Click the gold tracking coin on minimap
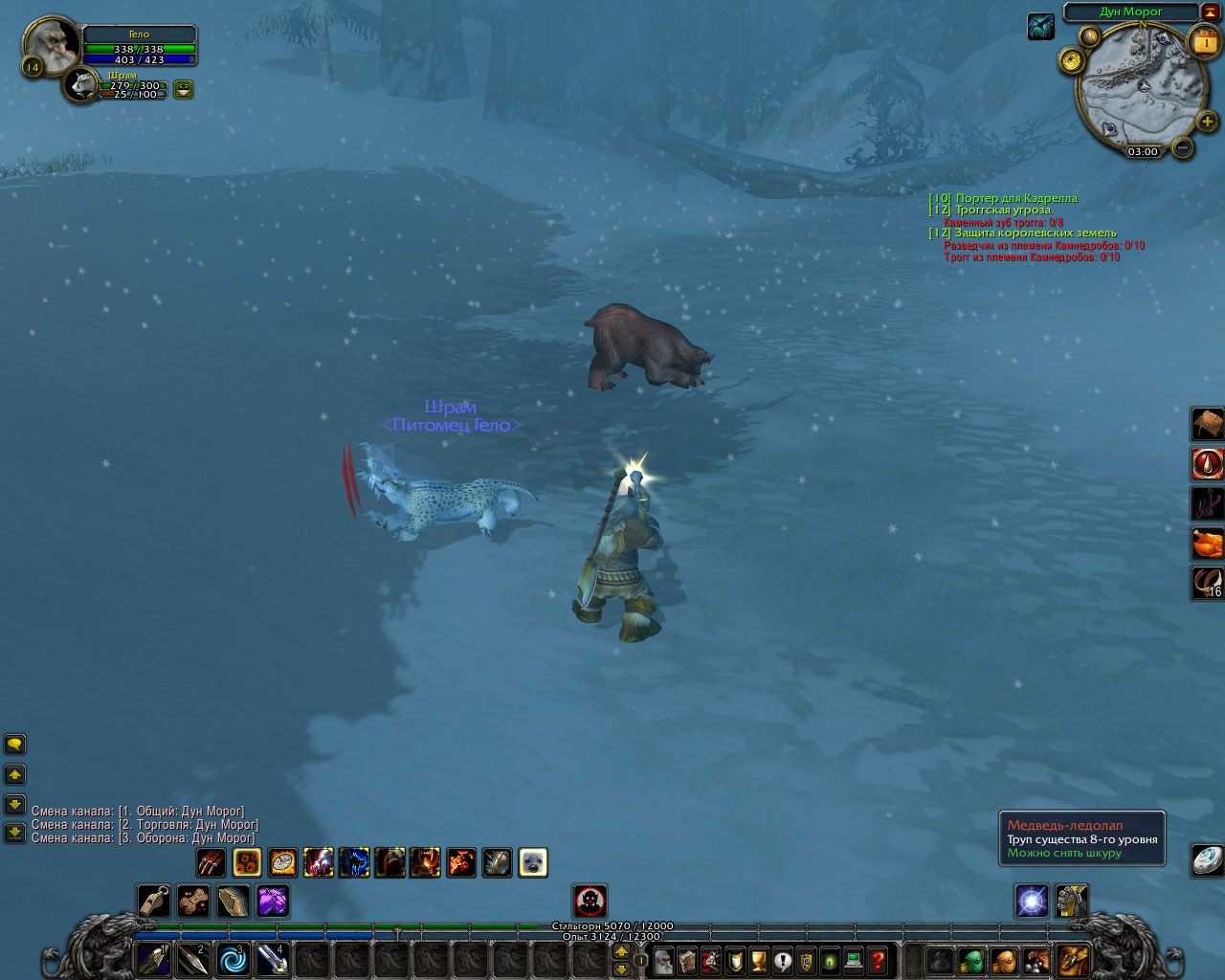This screenshot has height=980, width=1225. [1070, 60]
